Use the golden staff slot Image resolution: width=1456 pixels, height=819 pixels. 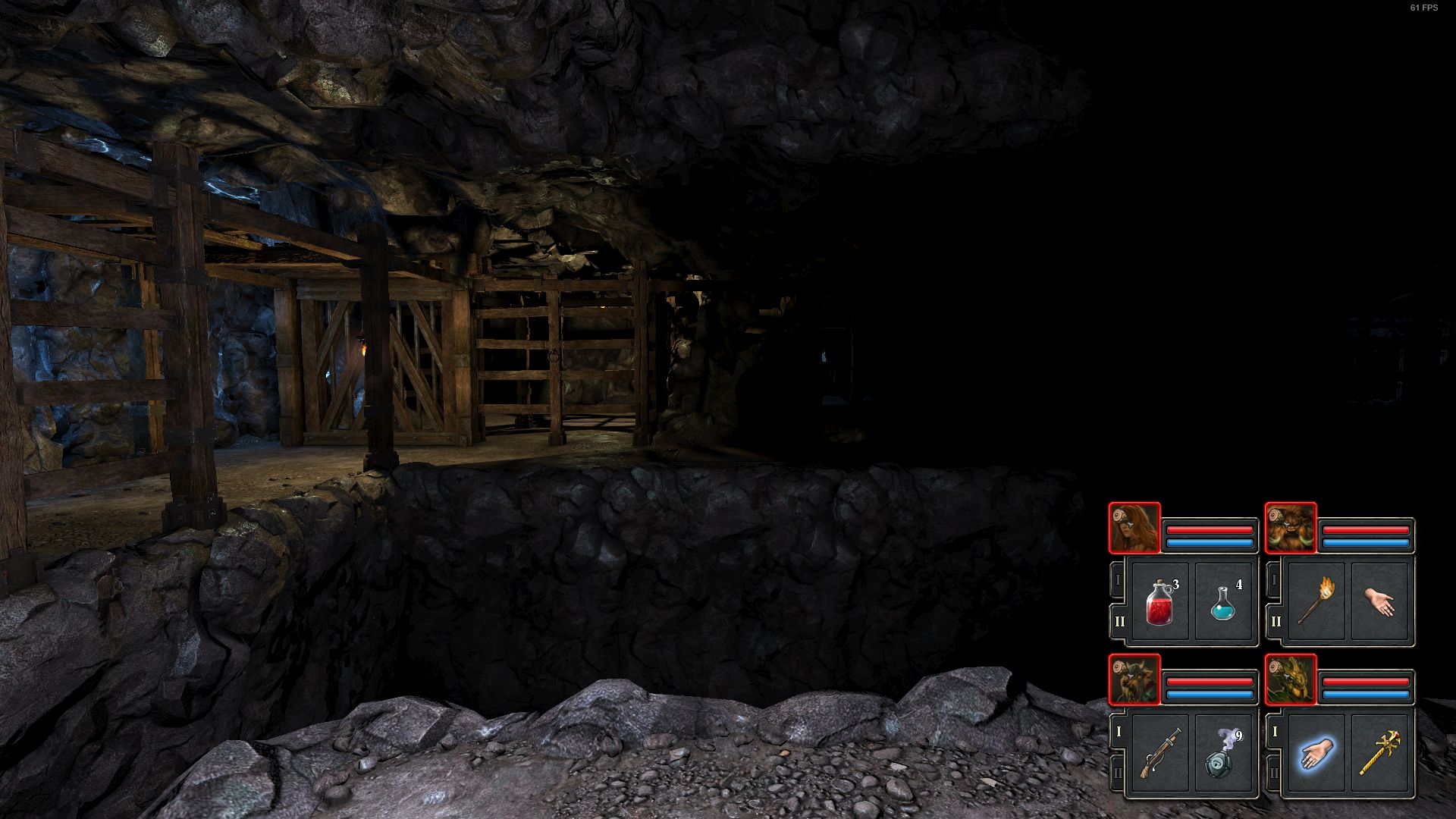(x=1379, y=753)
